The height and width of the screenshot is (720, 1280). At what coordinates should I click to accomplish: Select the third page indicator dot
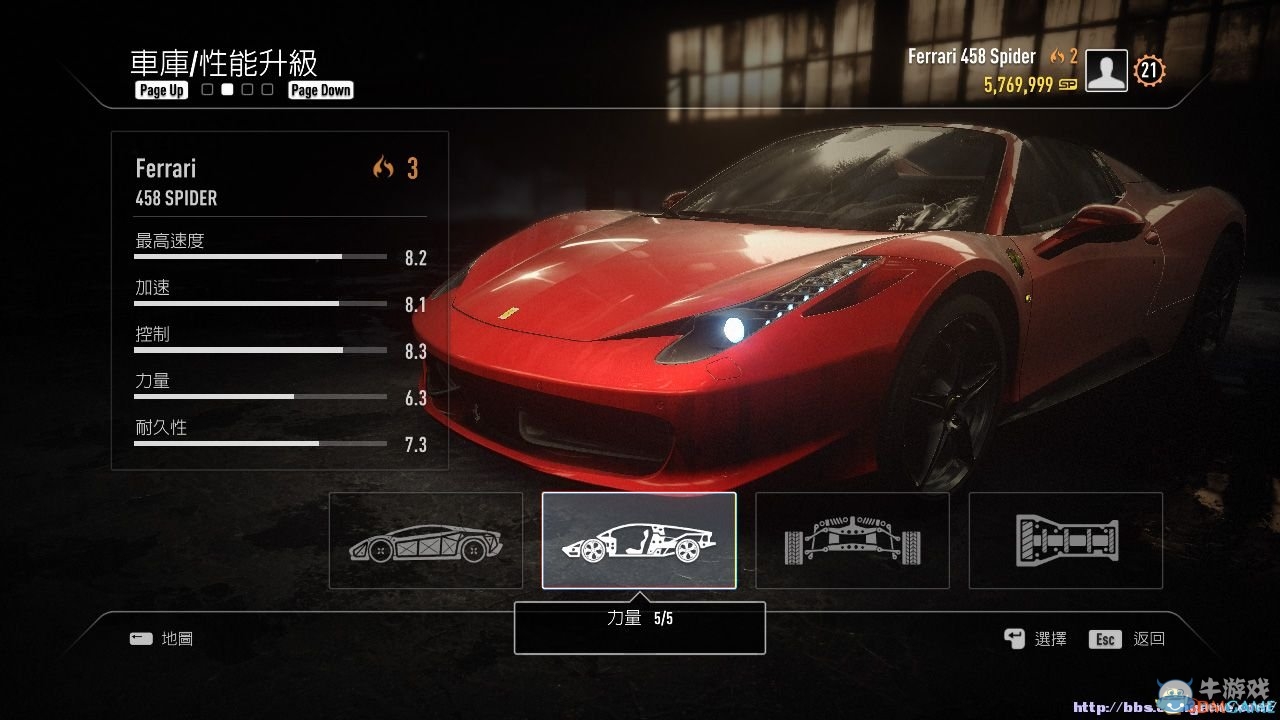point(246,89)
